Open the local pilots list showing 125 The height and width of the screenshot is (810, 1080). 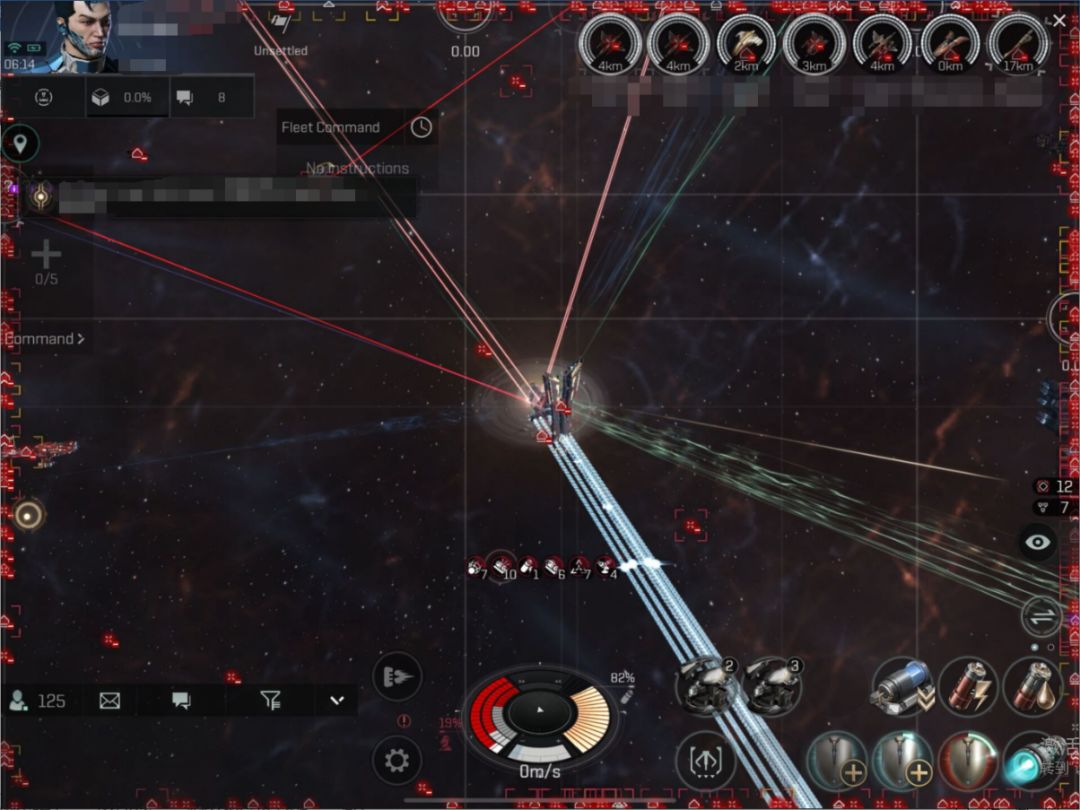38,700
